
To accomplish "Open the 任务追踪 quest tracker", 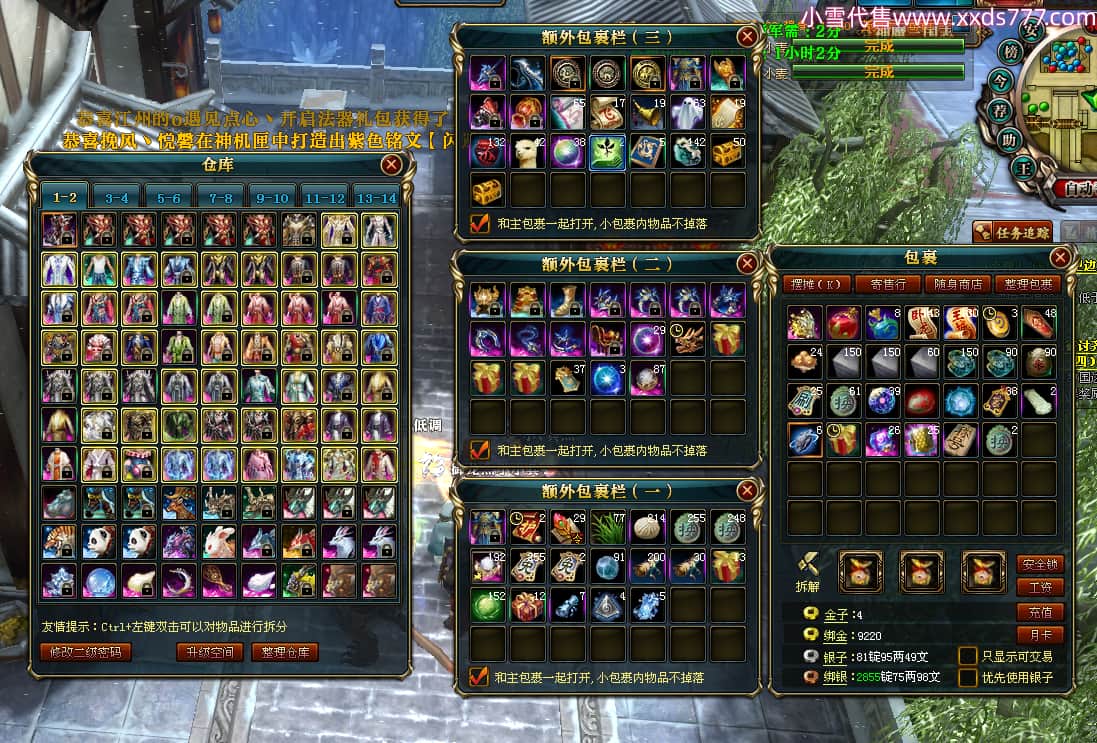I will coord(1012,232).
